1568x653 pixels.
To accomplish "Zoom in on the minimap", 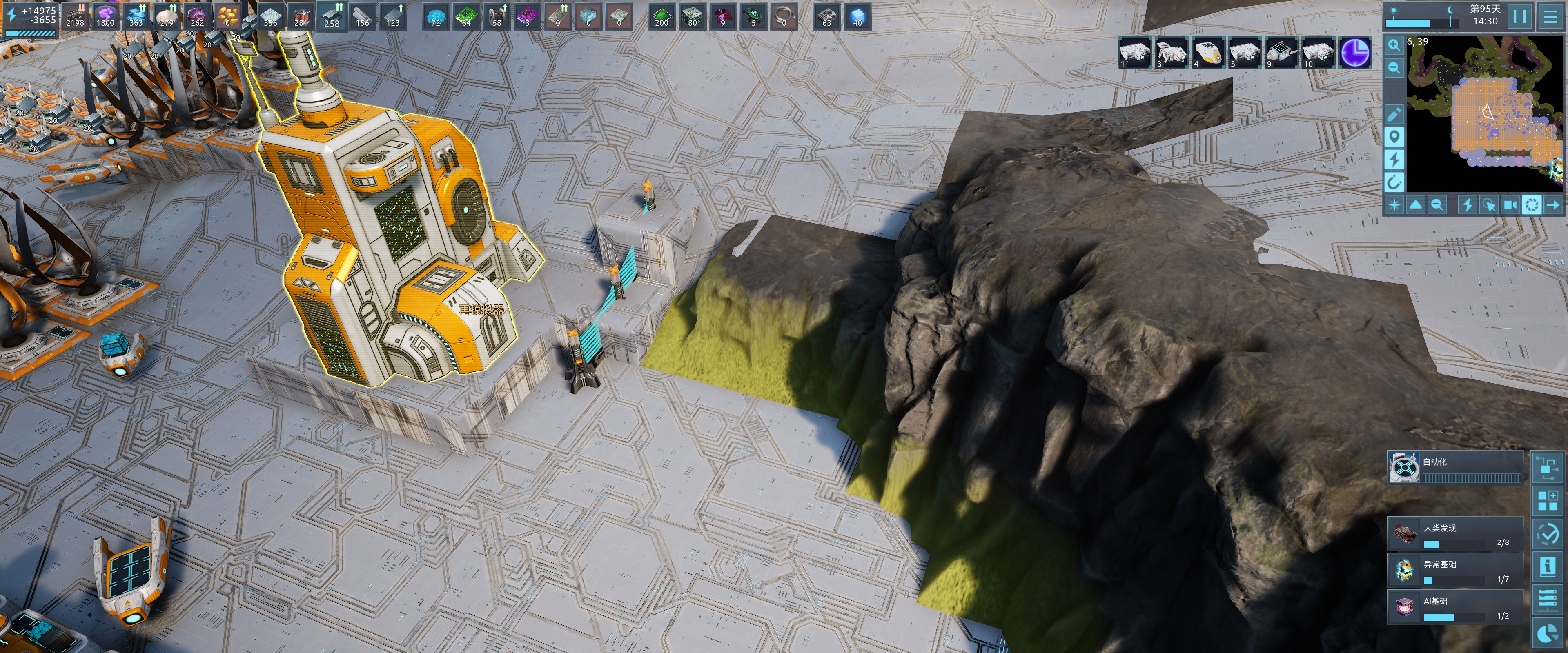I will 1394,44.
